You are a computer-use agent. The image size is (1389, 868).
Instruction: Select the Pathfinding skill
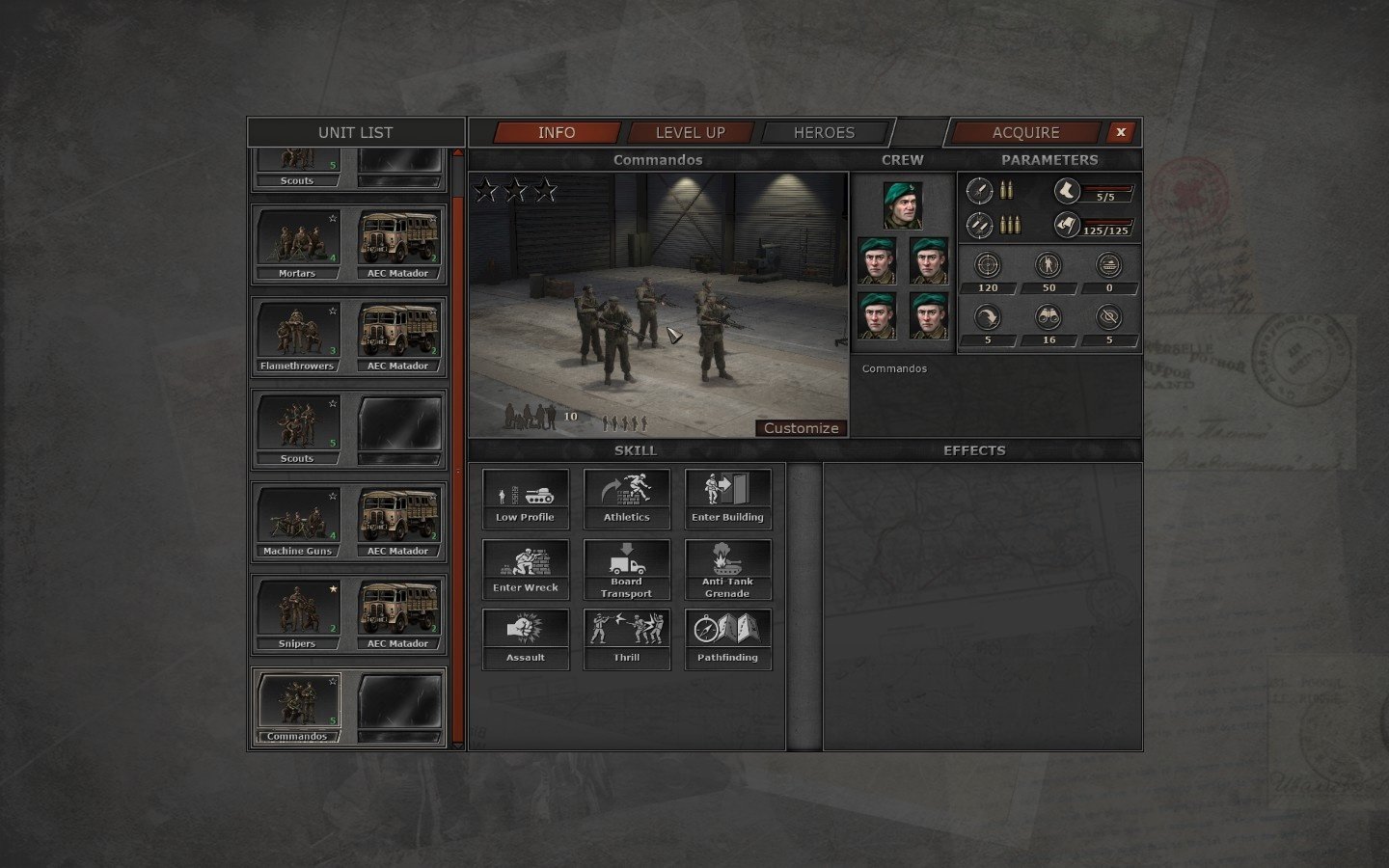(727, 638)
